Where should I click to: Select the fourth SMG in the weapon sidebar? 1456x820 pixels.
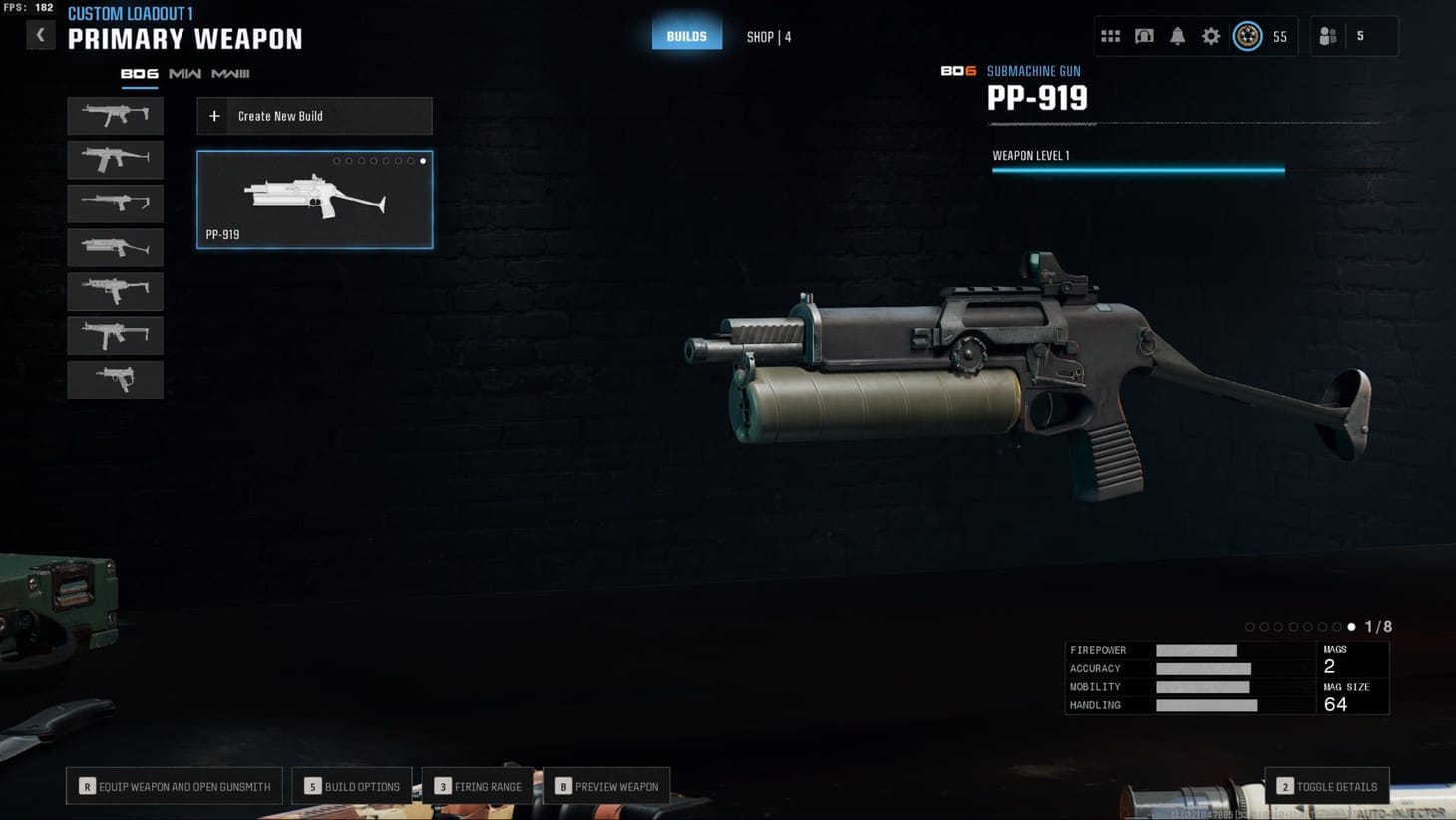[115, 247]
